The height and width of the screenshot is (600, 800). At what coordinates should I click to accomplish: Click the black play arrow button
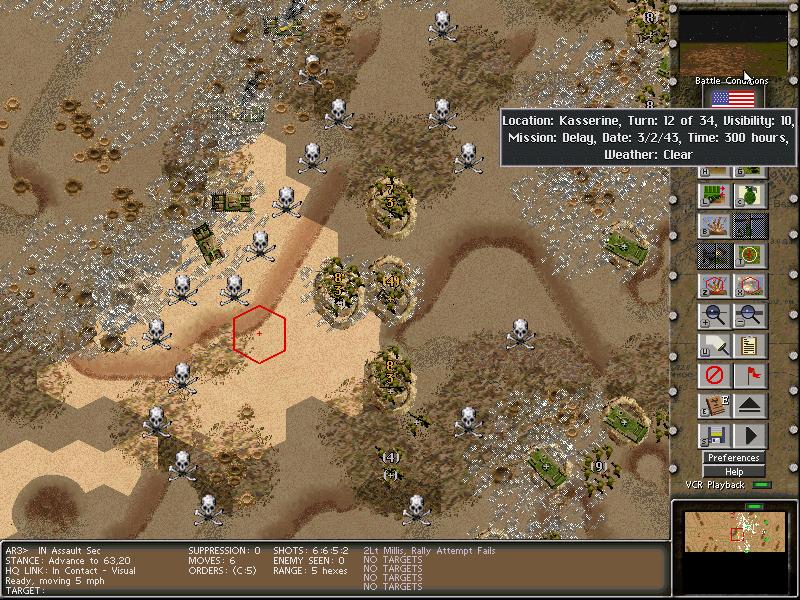(x=750, y=436)
